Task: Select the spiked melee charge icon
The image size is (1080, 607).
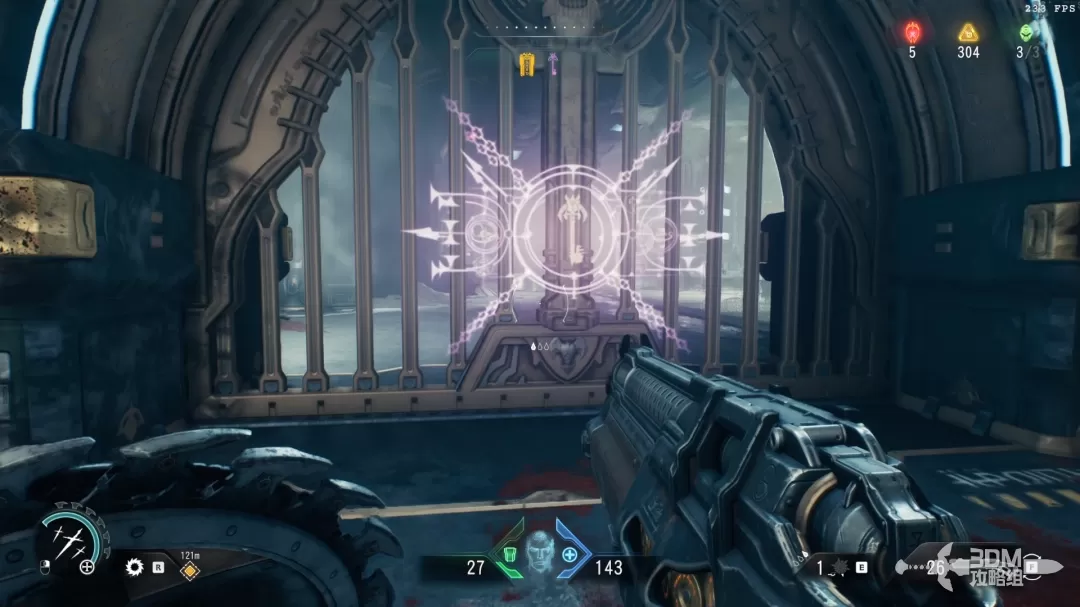Action: tap(837, 567)
